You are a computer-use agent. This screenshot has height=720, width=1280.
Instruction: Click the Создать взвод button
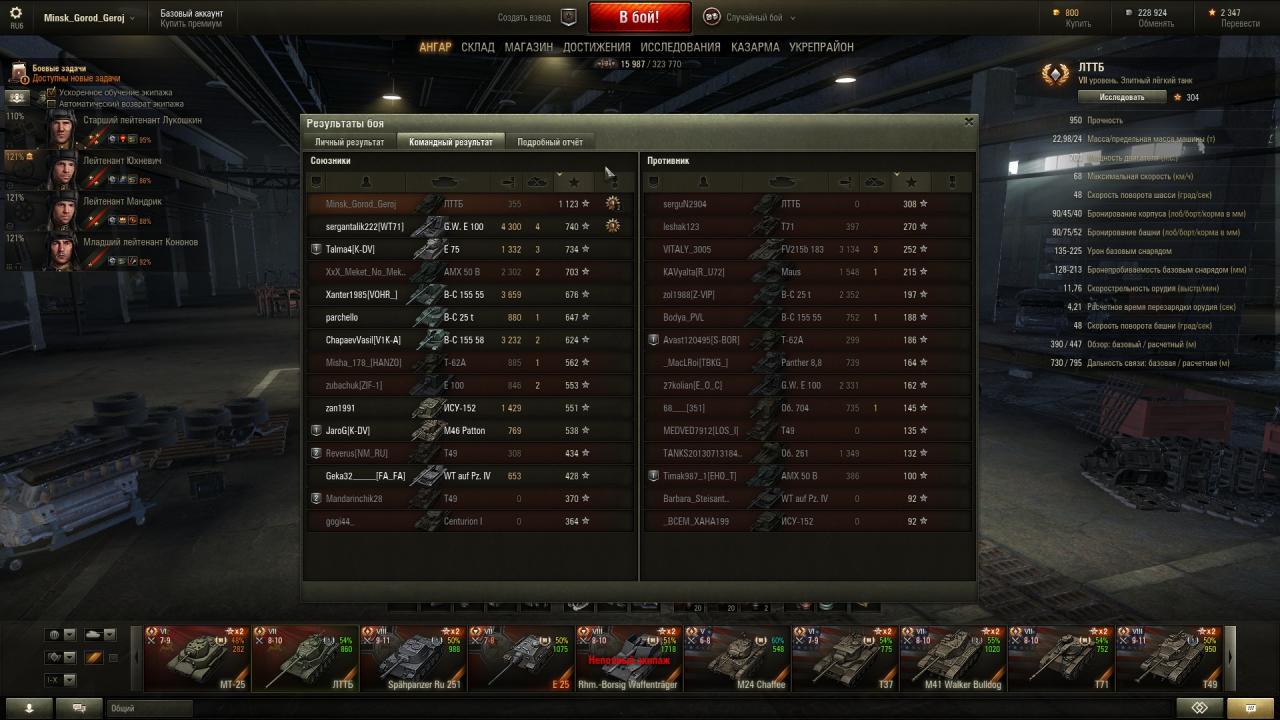point(538,17)
